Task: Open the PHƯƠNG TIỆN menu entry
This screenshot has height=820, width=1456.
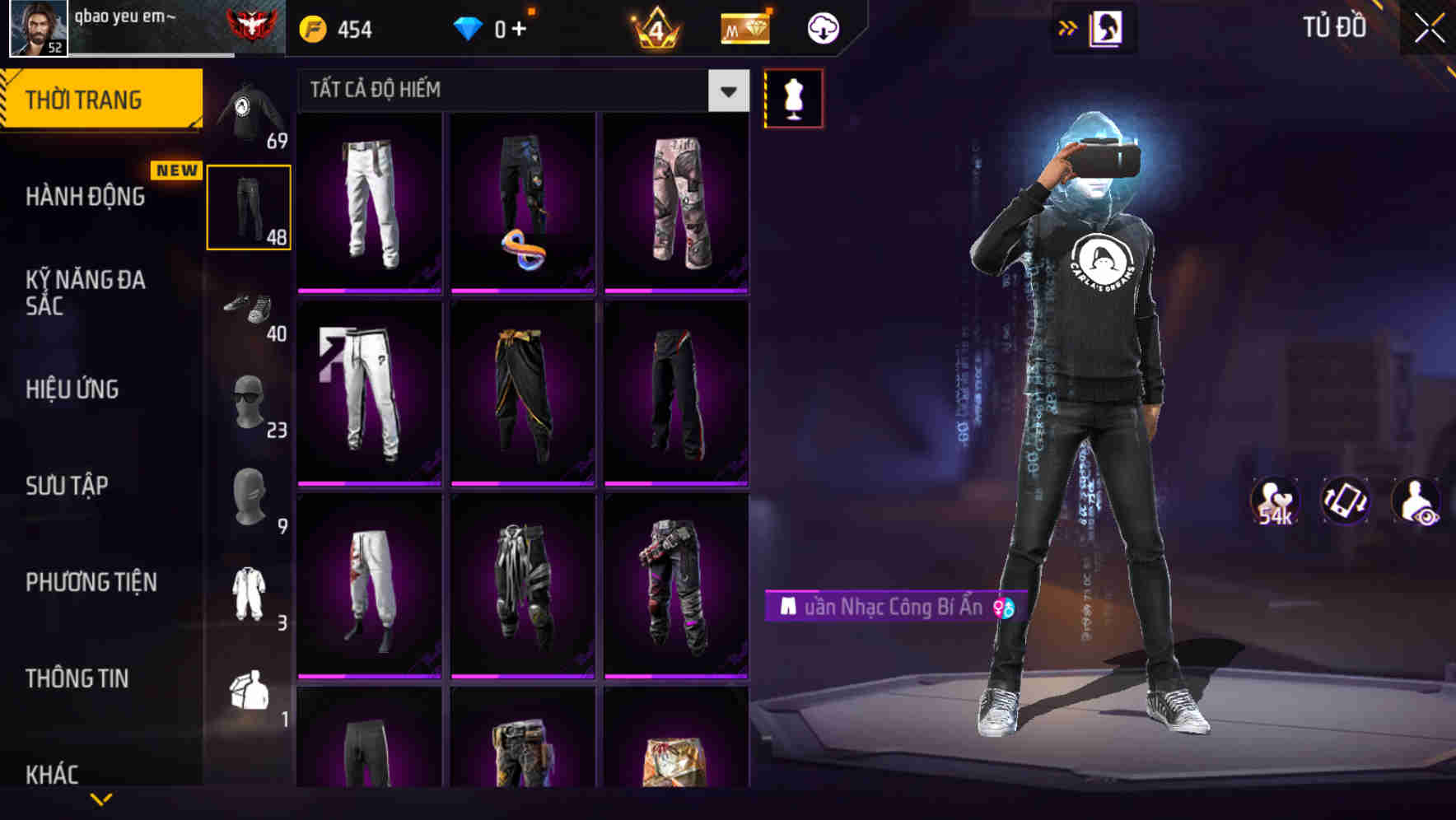Action: [91, 581]
